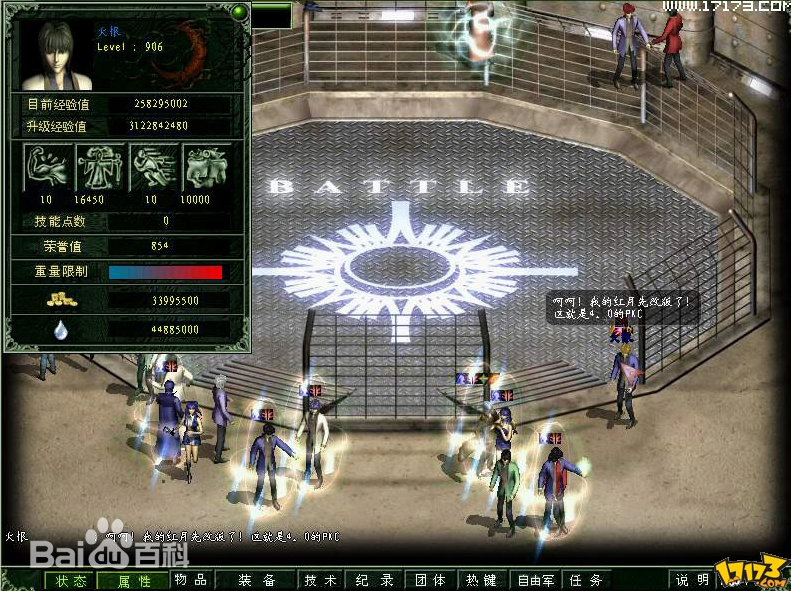Click the beast head stat icon
The image size is (791, 591).
click(205, 166)
